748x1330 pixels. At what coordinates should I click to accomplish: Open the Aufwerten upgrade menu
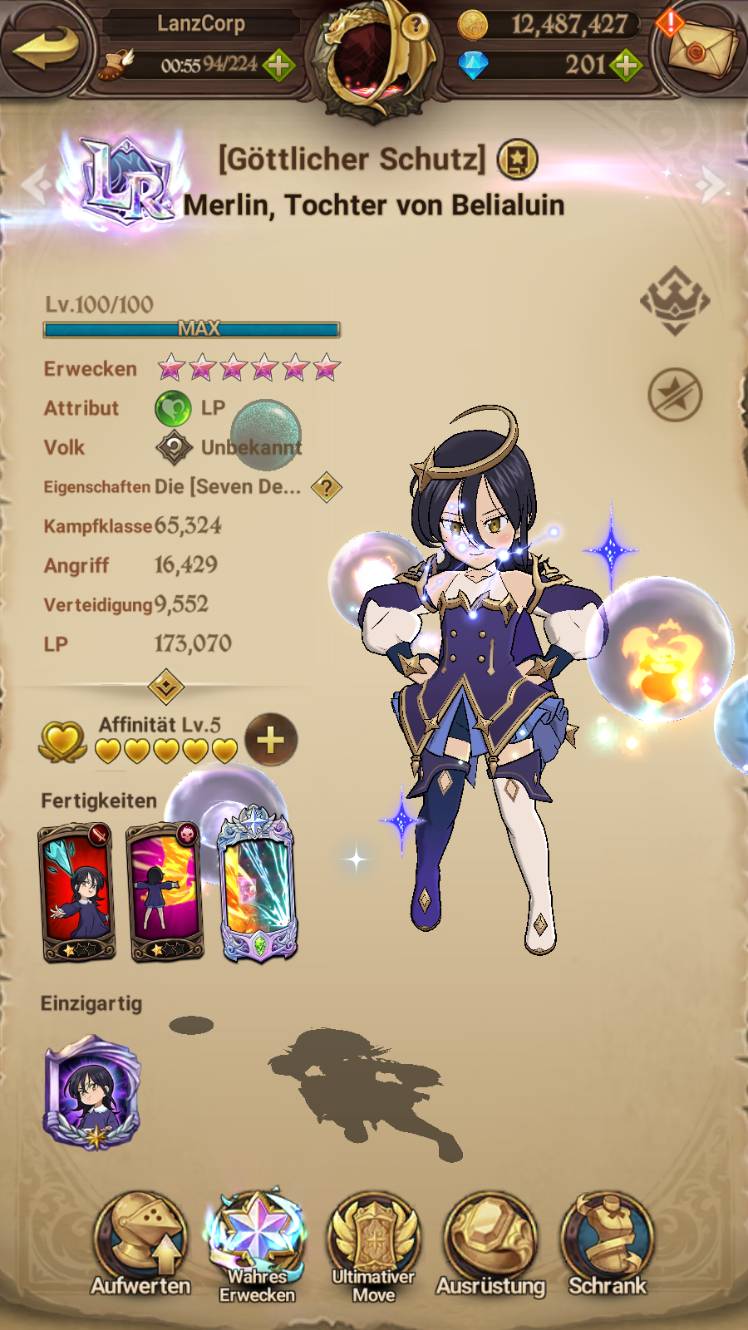pos(139,1245)
